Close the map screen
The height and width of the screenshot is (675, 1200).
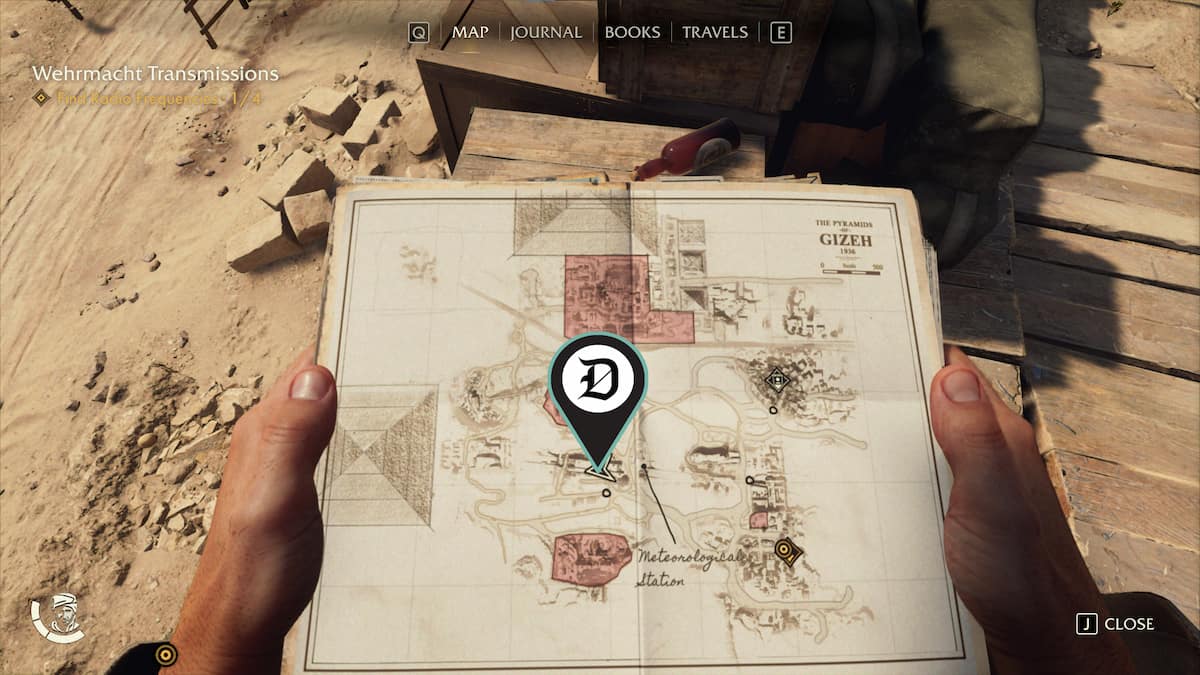tap(1116, 624)
